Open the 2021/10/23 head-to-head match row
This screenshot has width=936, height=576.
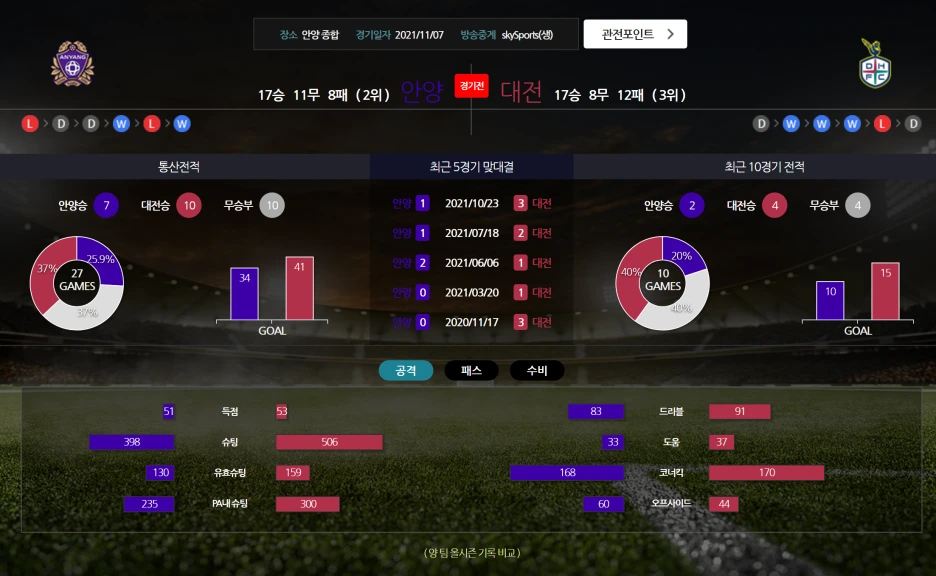click(x=472, y=204)
